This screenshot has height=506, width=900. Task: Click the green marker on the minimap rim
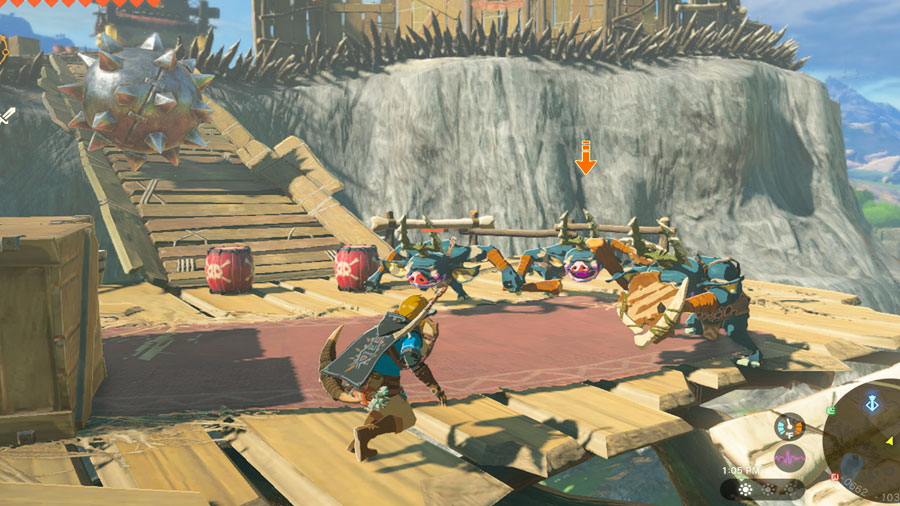[831, 410]
